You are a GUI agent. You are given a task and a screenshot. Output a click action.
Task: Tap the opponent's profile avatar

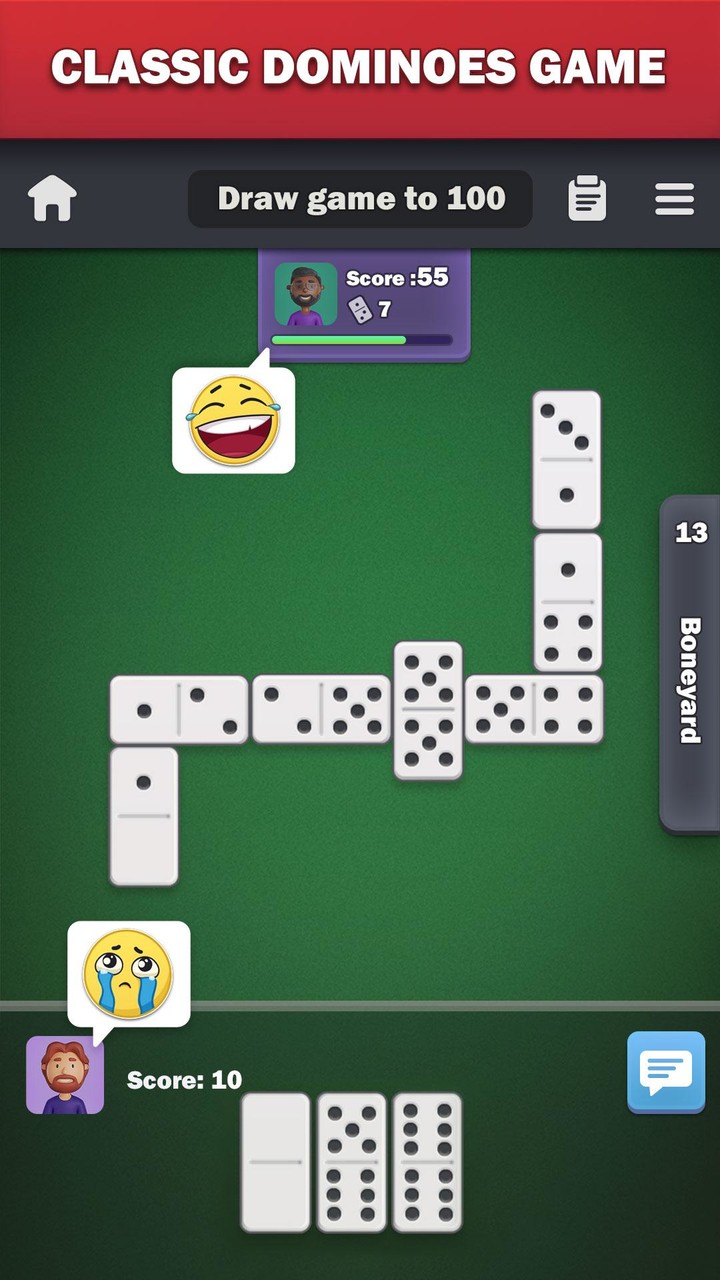pos(305,294)
